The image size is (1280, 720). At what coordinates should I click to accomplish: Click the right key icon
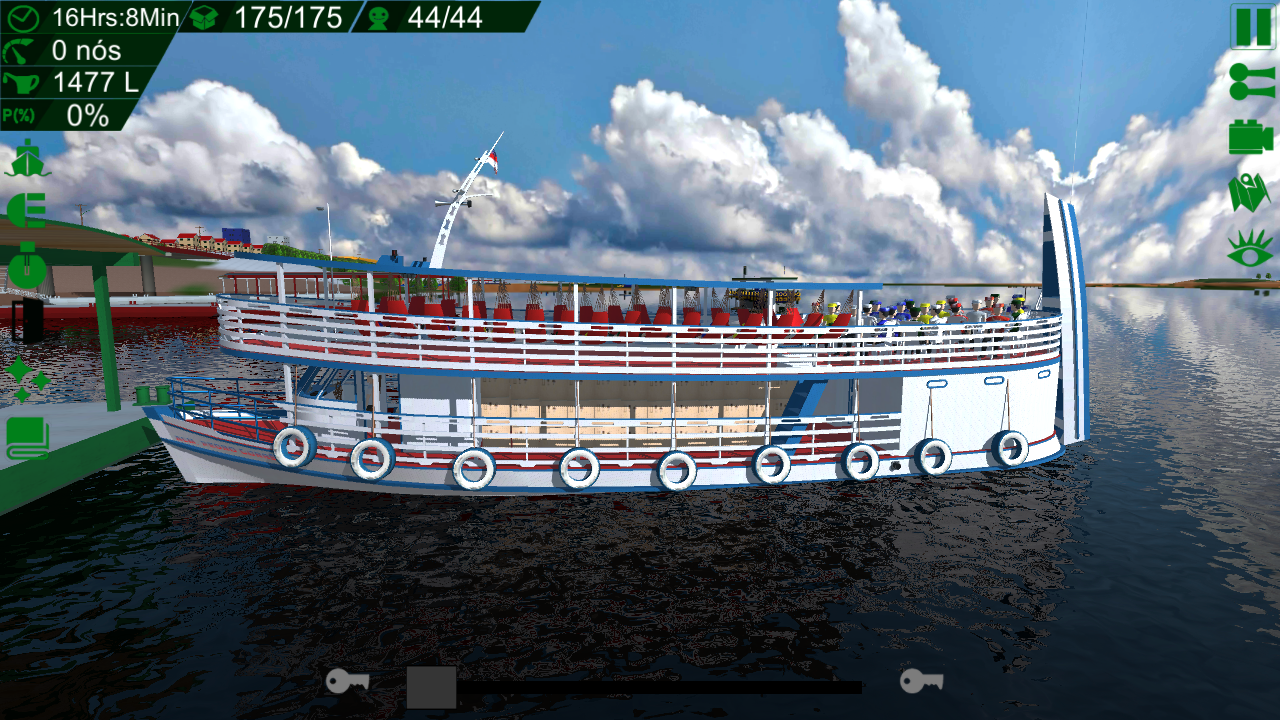pos(921,682)
